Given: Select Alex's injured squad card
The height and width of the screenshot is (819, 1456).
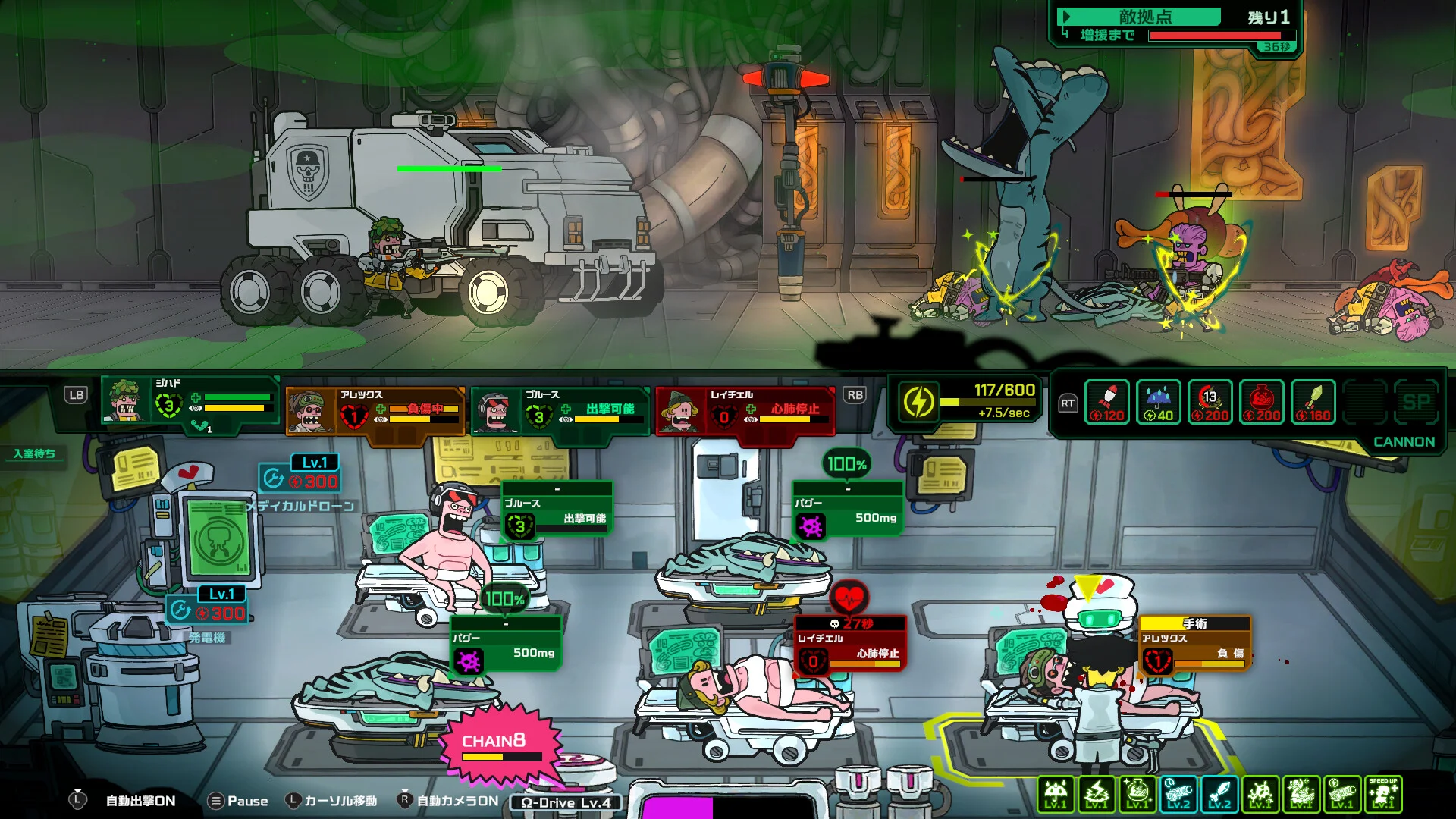Looking at the screenshot, I should coord(375,409).
